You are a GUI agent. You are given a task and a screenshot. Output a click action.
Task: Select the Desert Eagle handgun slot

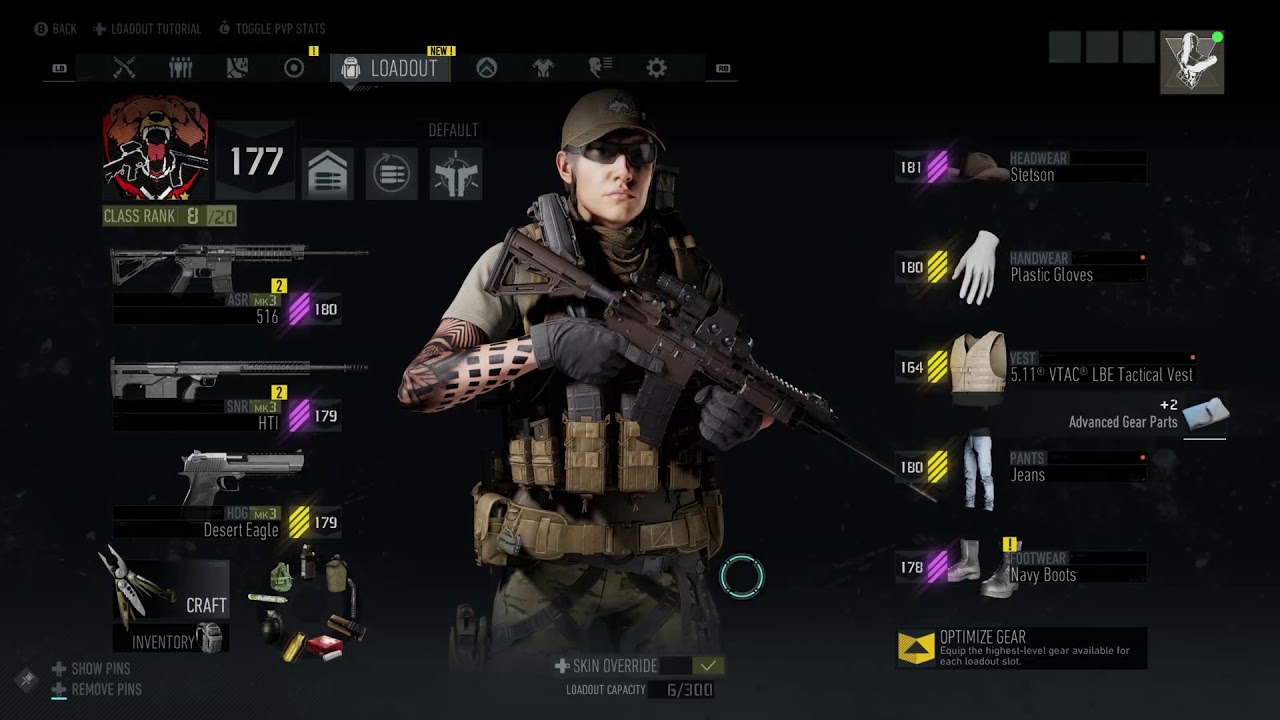240,497
